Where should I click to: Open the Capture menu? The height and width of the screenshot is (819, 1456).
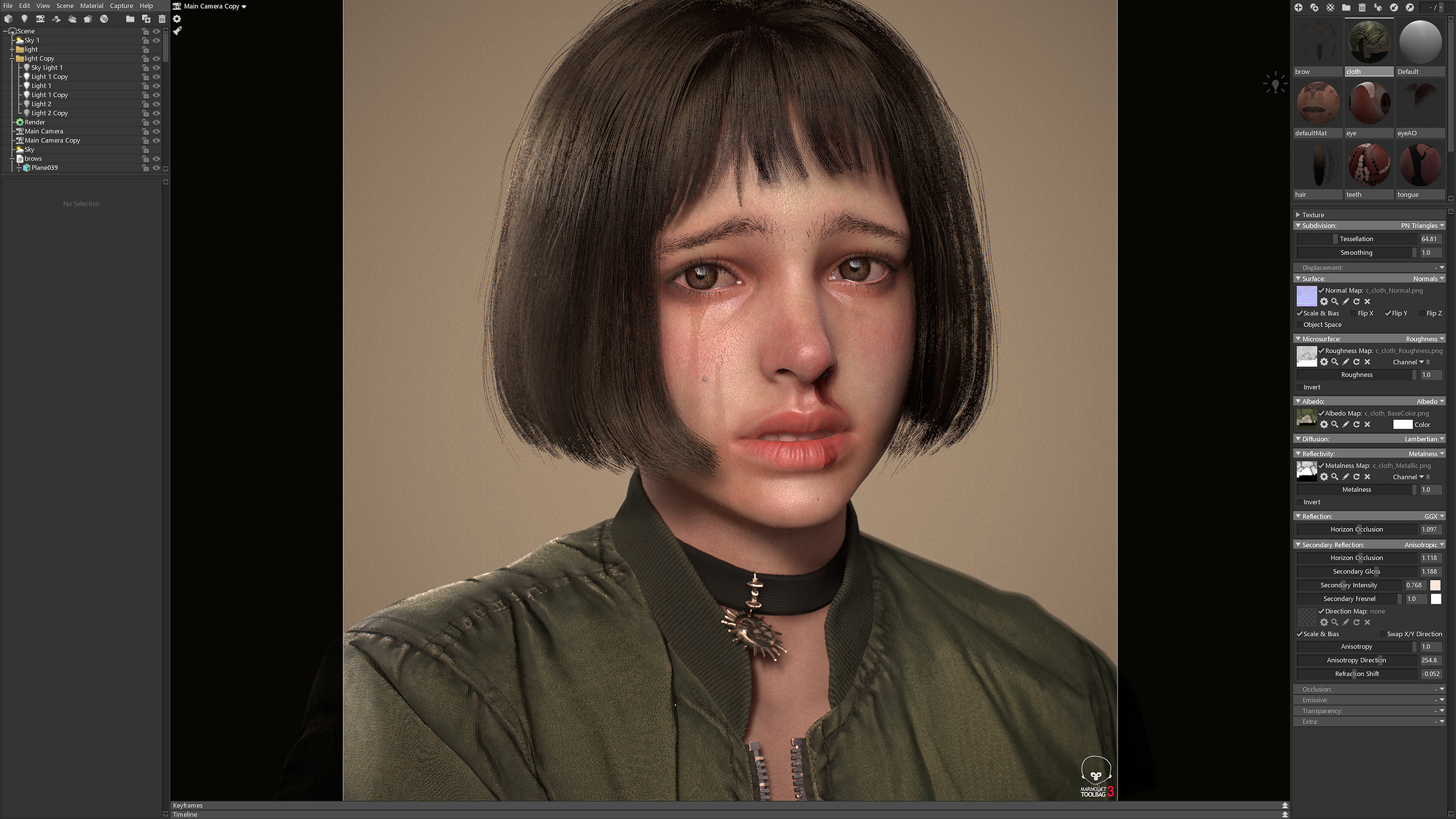(x=121, y=5)
